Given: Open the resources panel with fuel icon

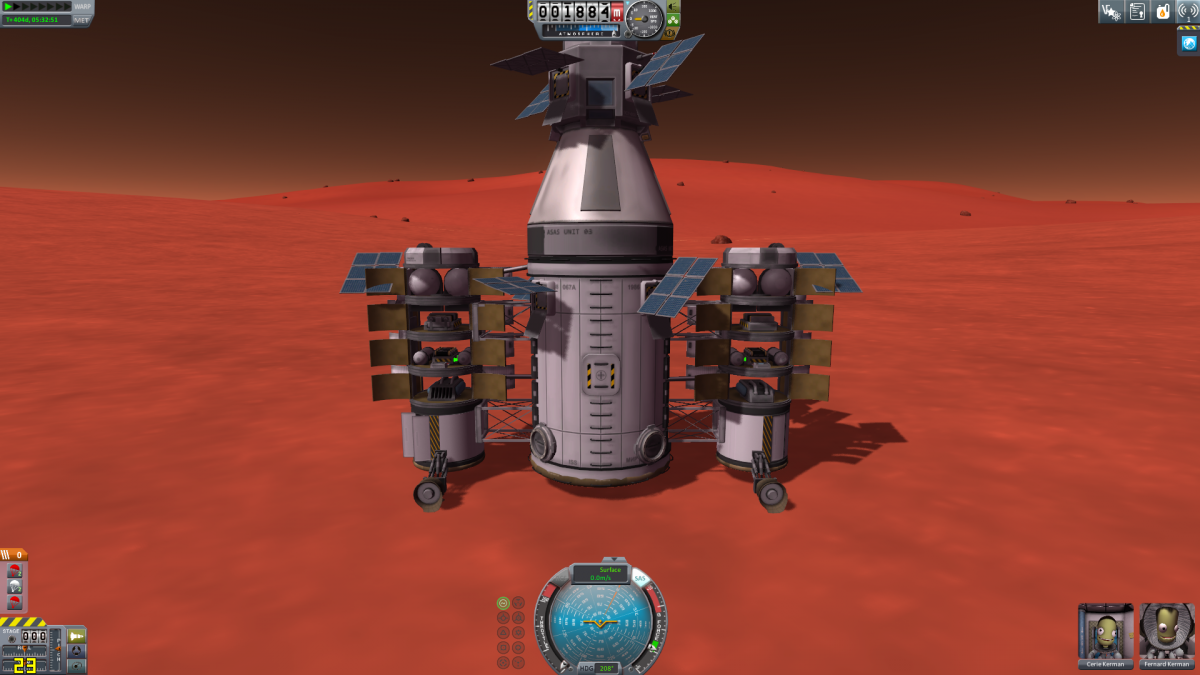Looking at the screenshot, I should 1163,11.
